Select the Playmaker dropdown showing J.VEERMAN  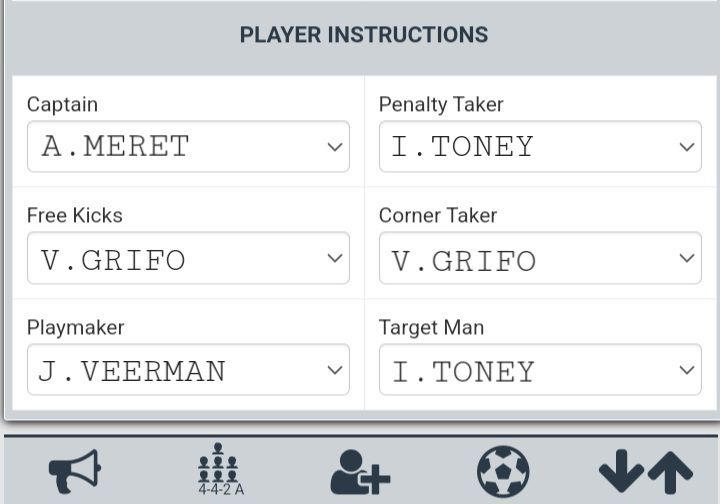[x=188, y=371]
